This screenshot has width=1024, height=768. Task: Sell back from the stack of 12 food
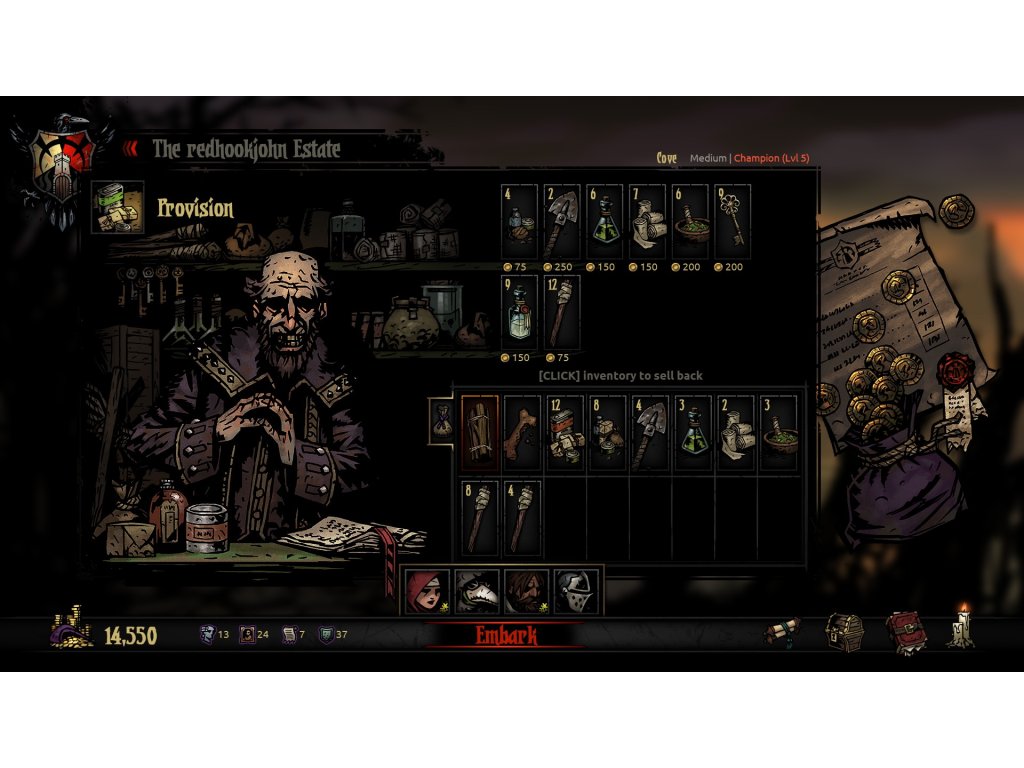point(565,433)
